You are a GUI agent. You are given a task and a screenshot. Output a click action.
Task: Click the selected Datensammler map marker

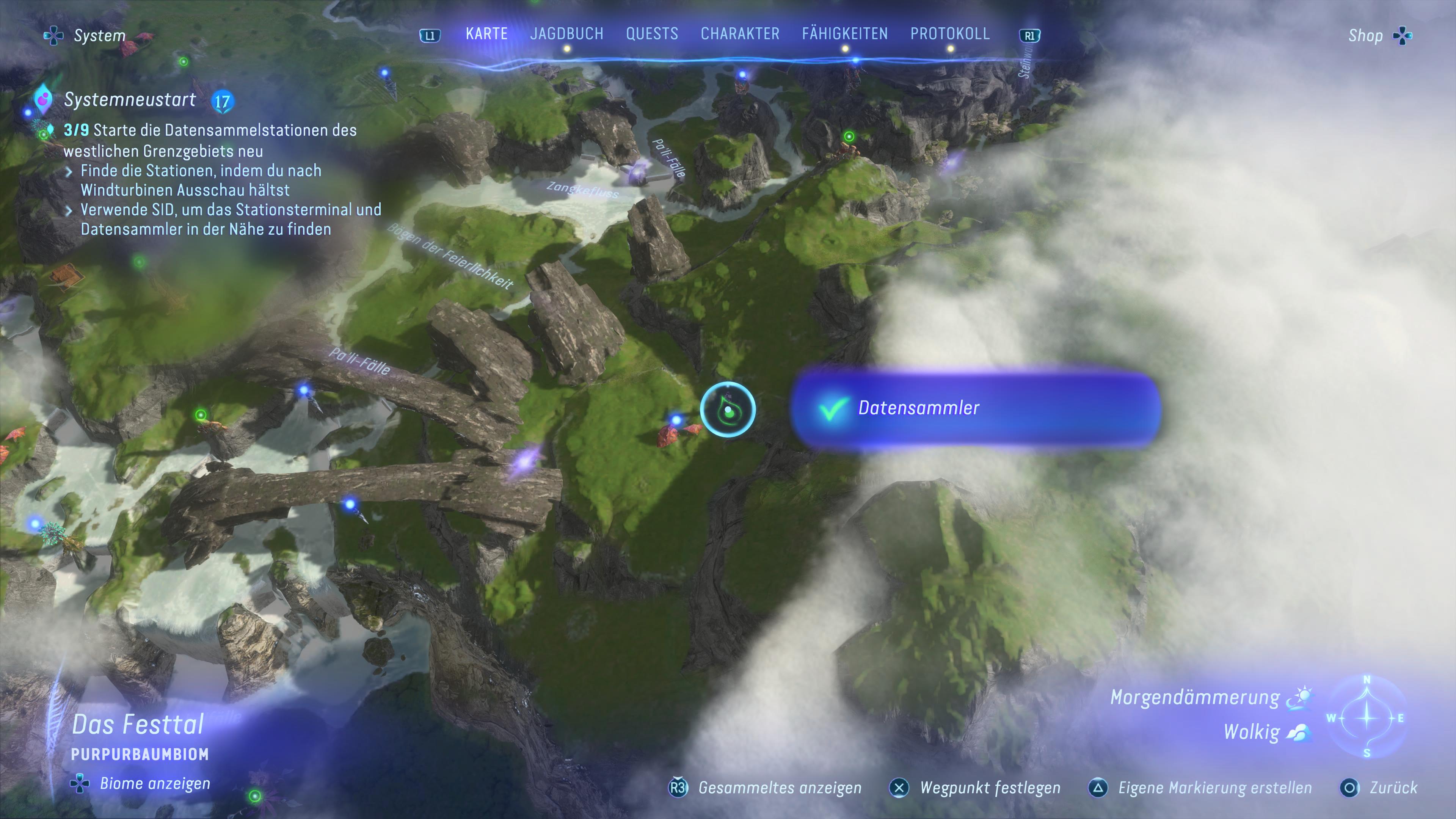728,410
